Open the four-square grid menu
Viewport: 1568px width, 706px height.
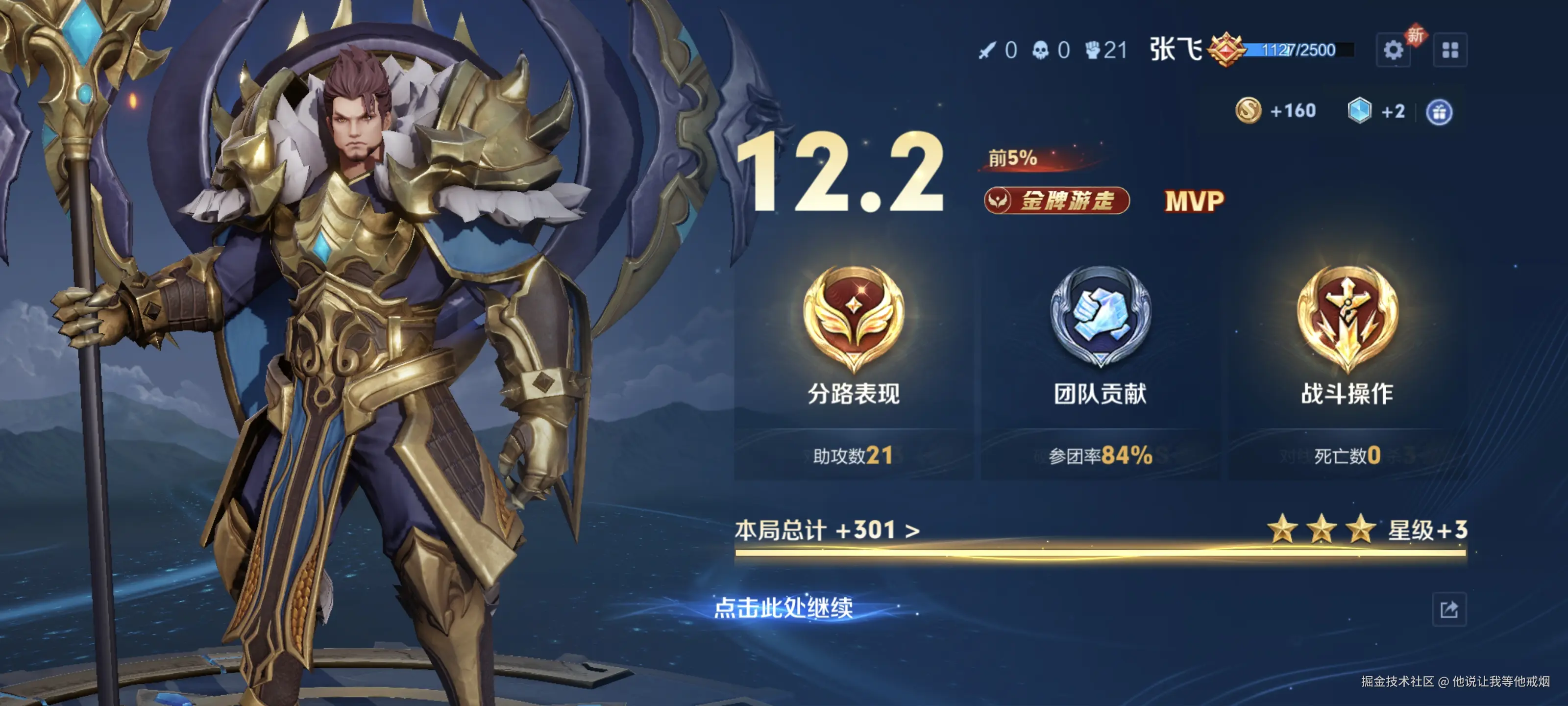coord(1450,50)
